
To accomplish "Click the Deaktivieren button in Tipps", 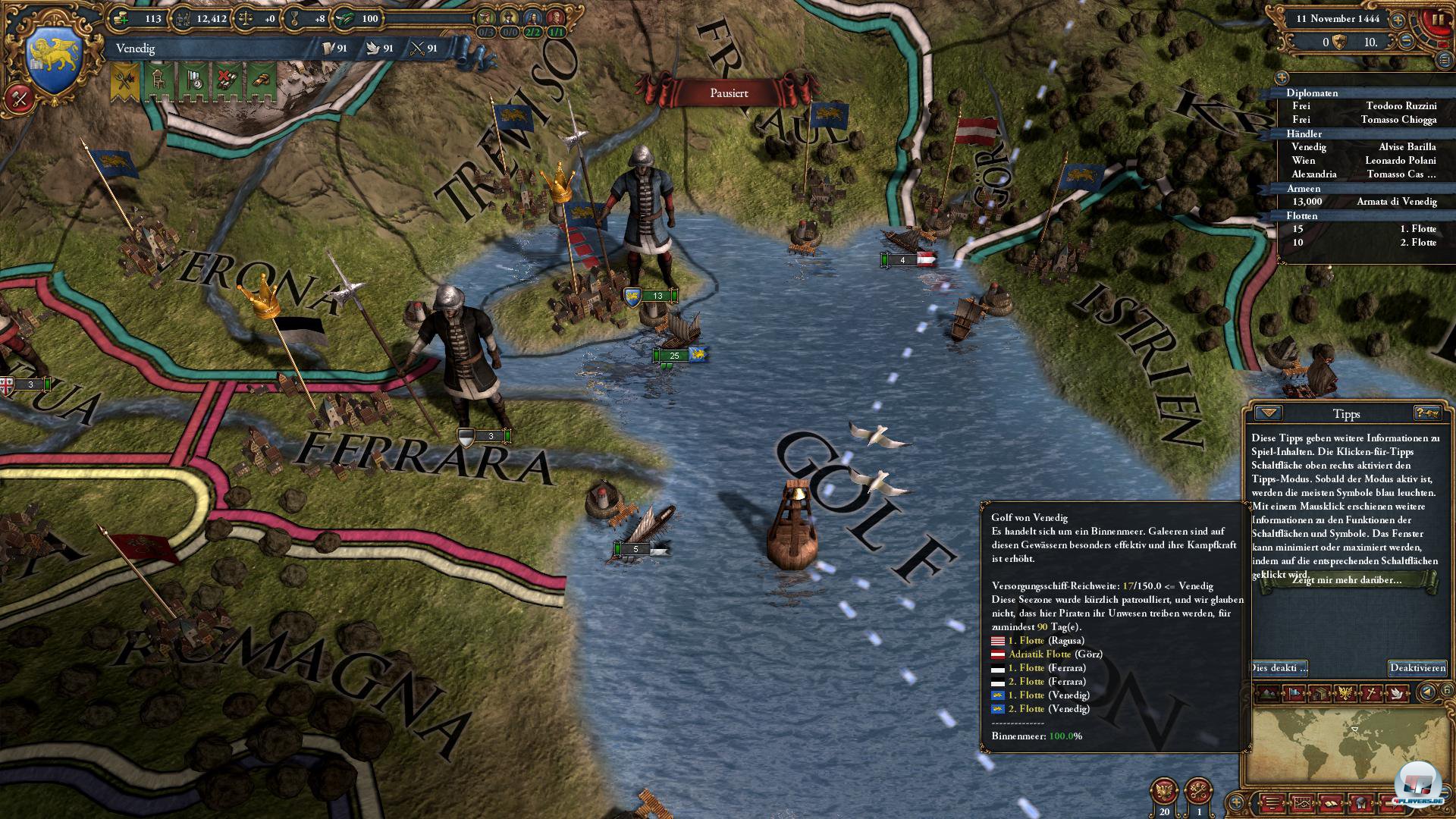I will [x=1417, y=668].
